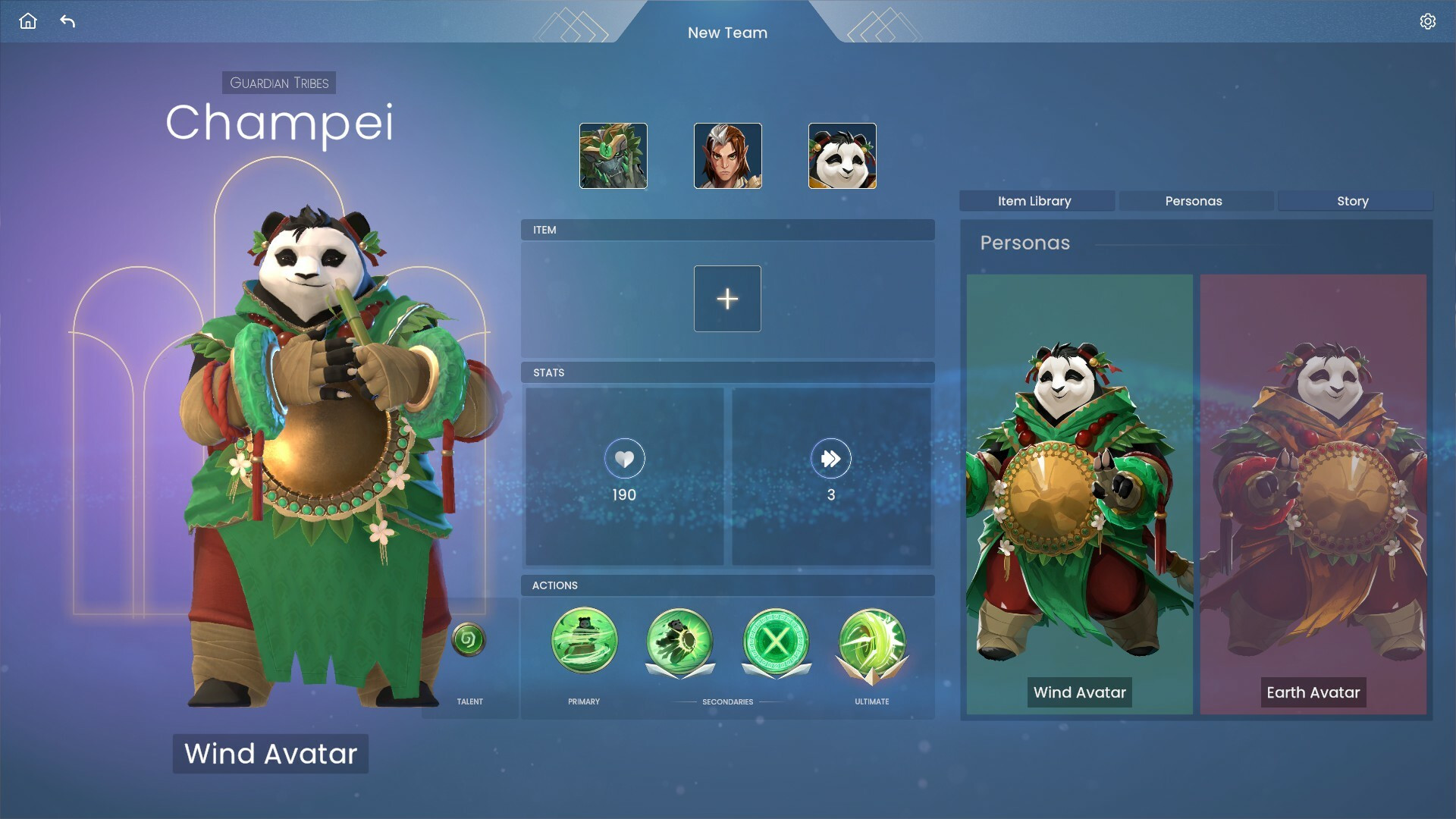Select the brown-haired elf hero portrait
The image size is (1456, 819).
(x=727, y=155)
